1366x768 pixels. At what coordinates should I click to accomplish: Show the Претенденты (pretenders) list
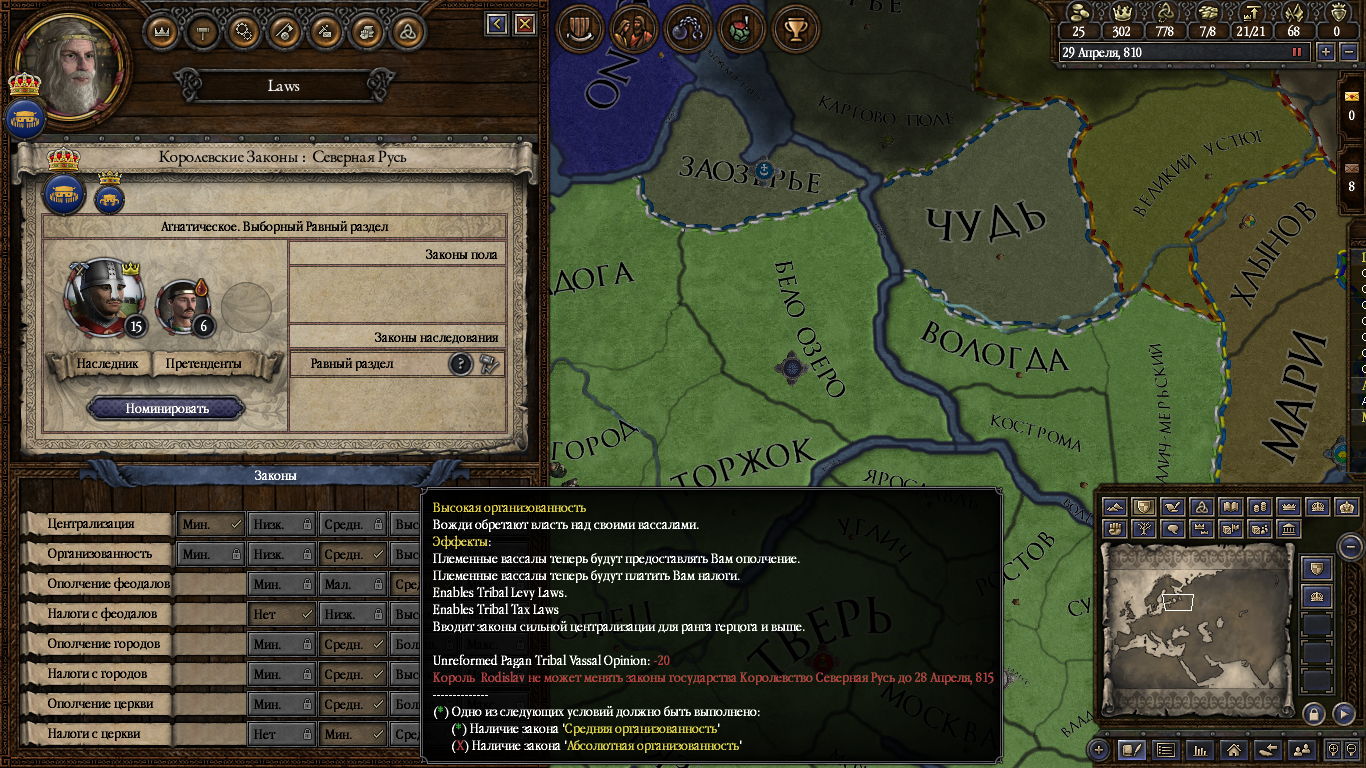[203, 364]
